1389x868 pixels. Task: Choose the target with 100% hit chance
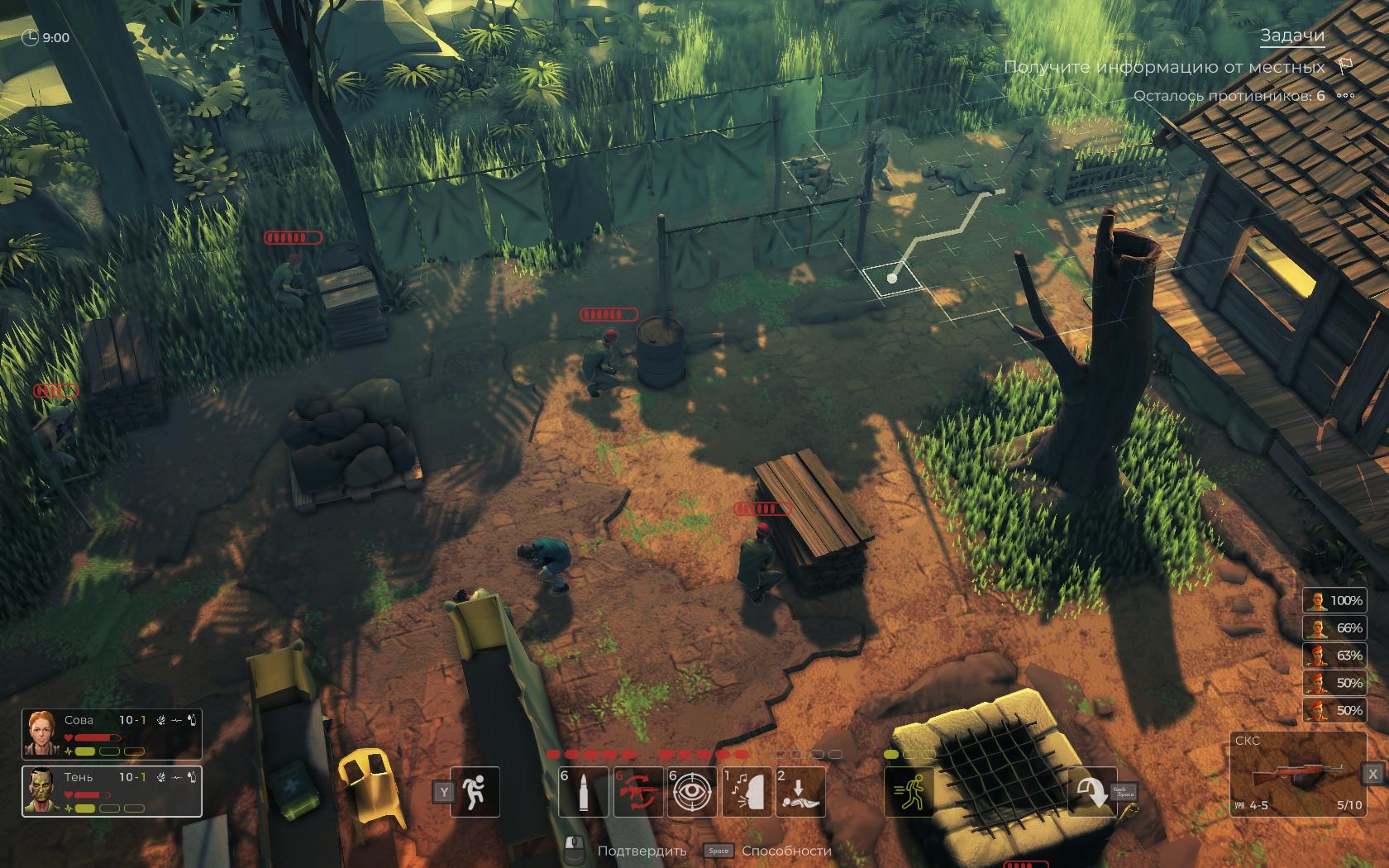[1334, 600]
